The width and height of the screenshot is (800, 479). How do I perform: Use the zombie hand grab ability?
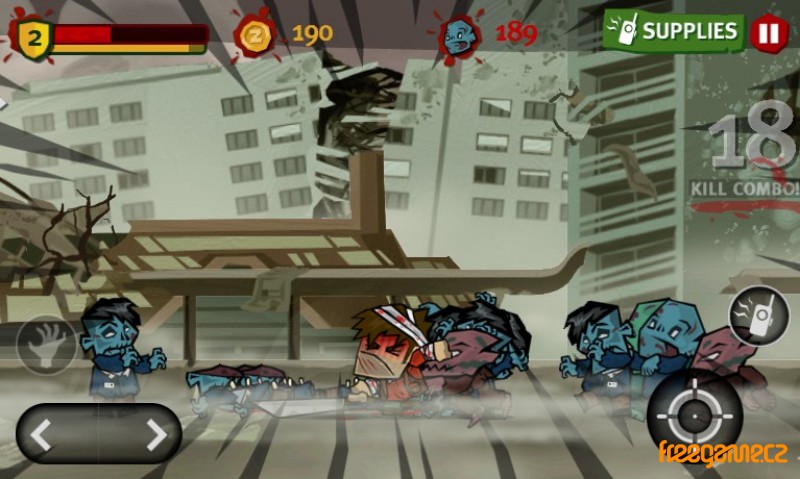(46, 345)
